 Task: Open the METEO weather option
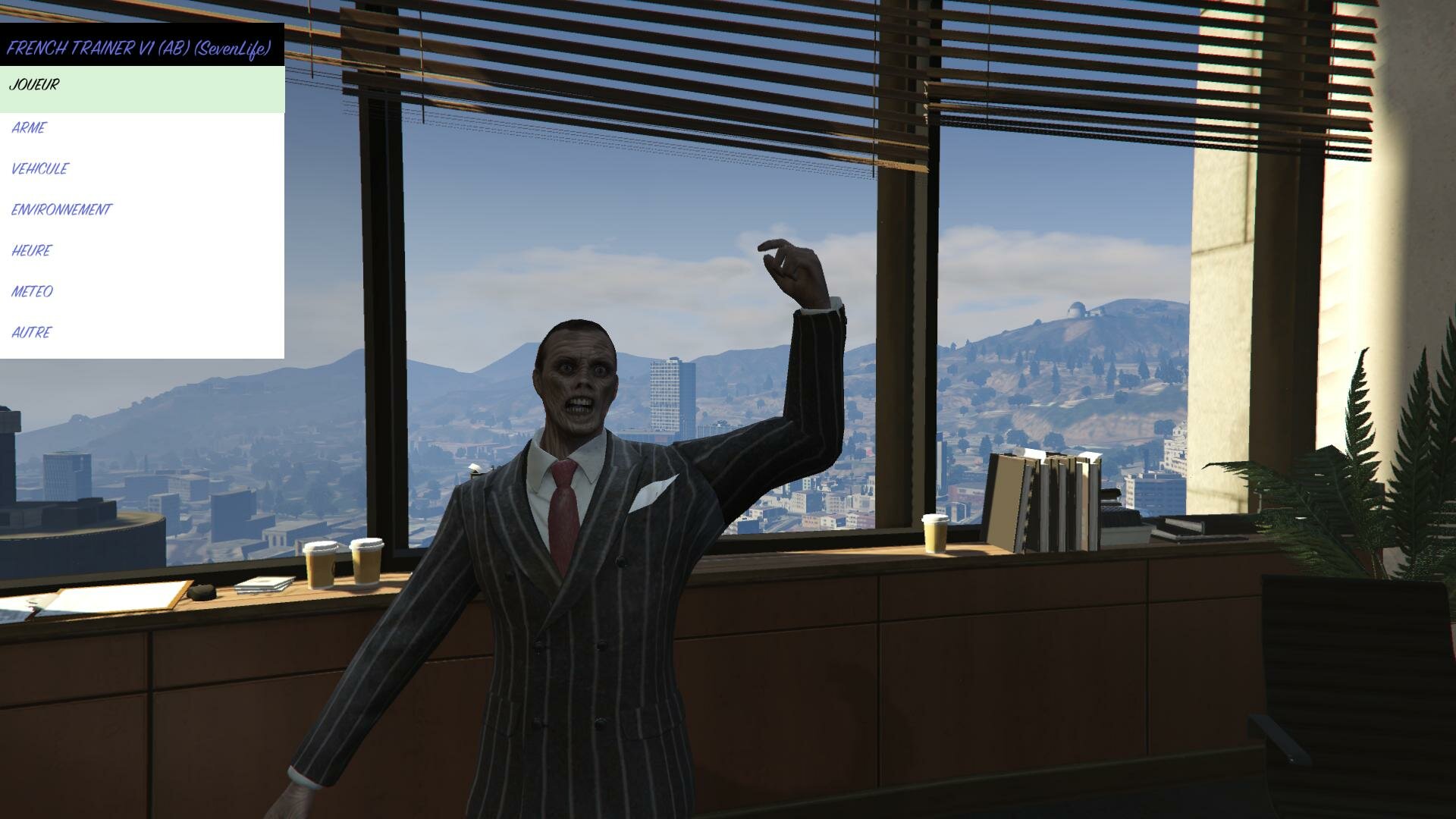click(x=33, y=292)
